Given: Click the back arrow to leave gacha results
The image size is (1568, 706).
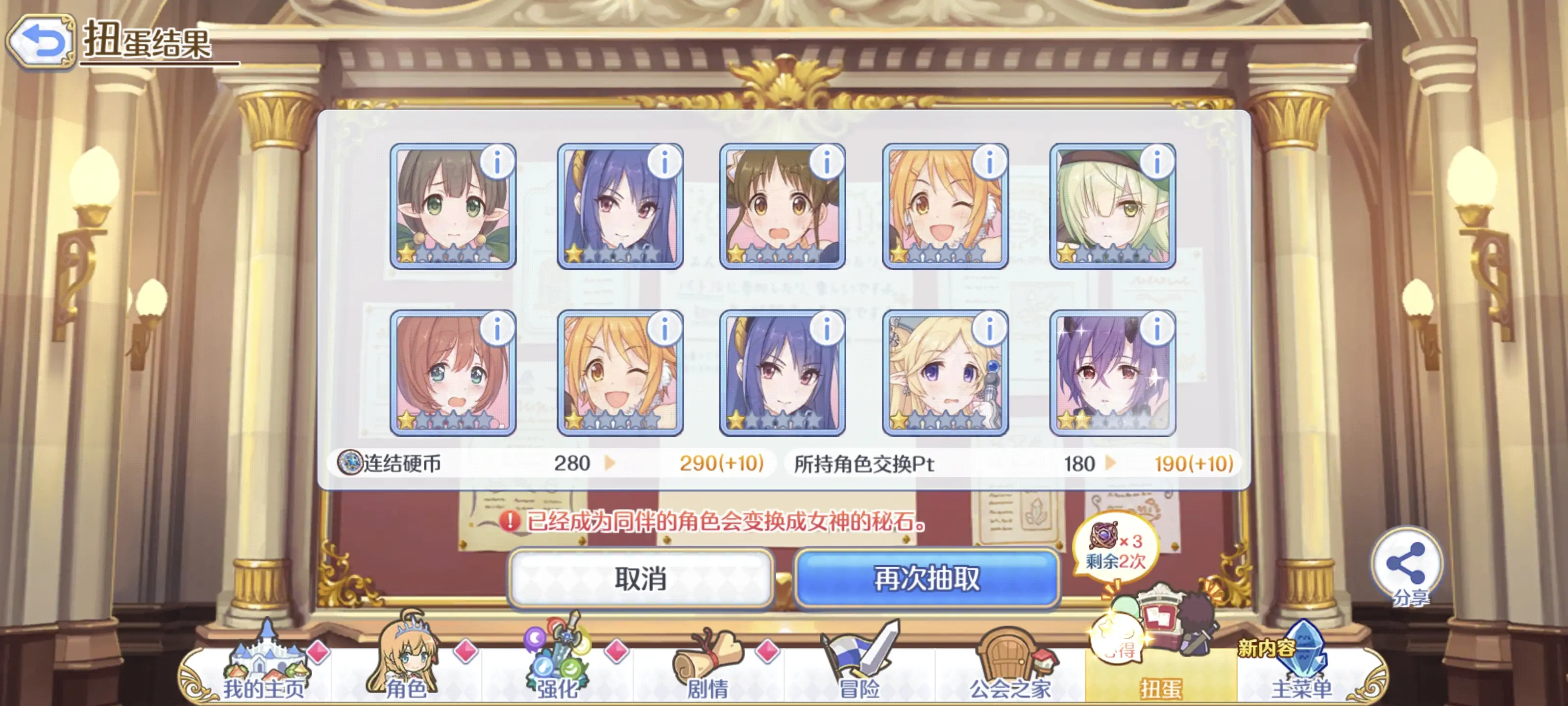Looking at the screenshot, I should pos(41,40).
